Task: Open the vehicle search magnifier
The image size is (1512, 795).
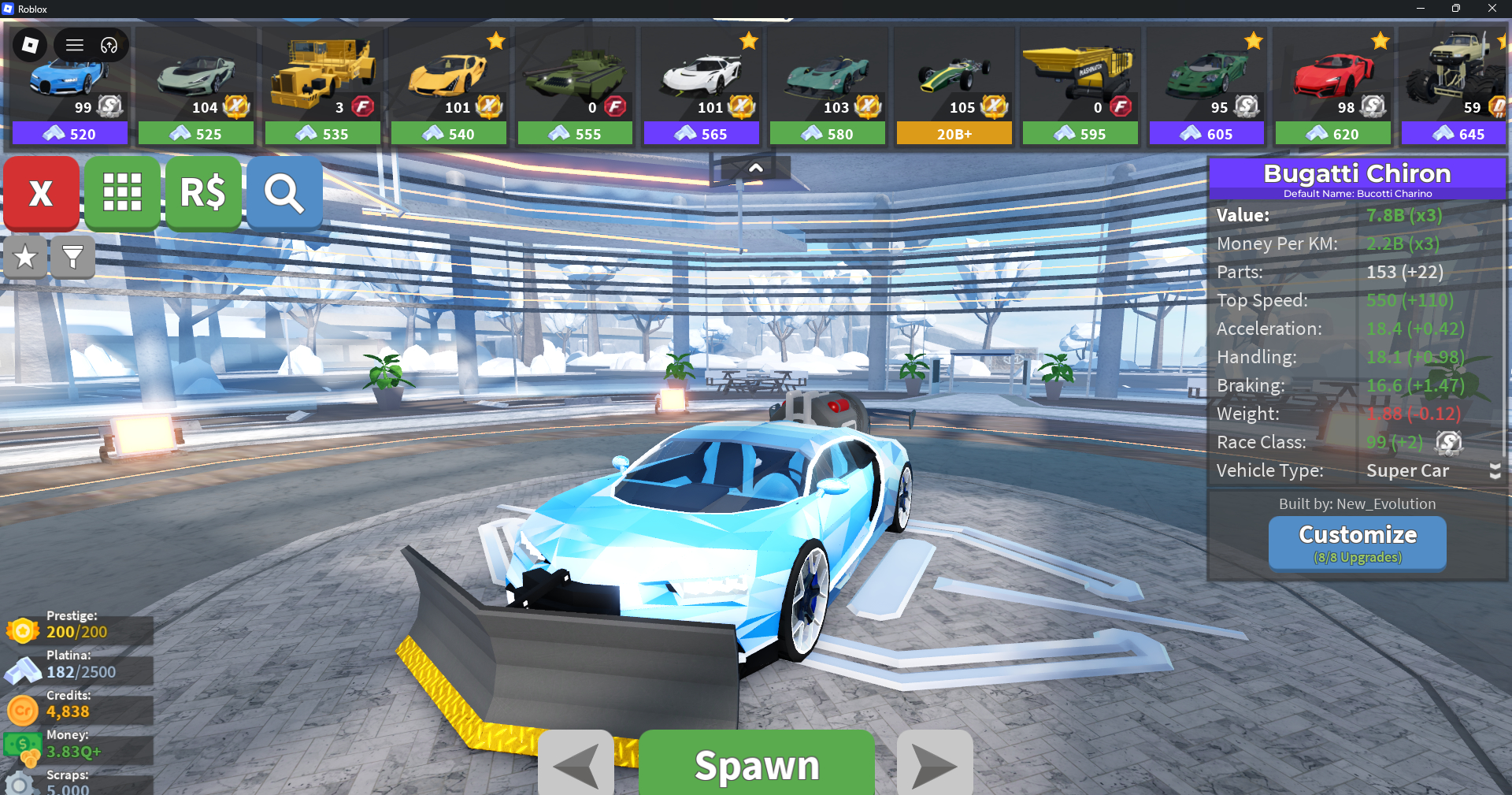Action: 284,192
